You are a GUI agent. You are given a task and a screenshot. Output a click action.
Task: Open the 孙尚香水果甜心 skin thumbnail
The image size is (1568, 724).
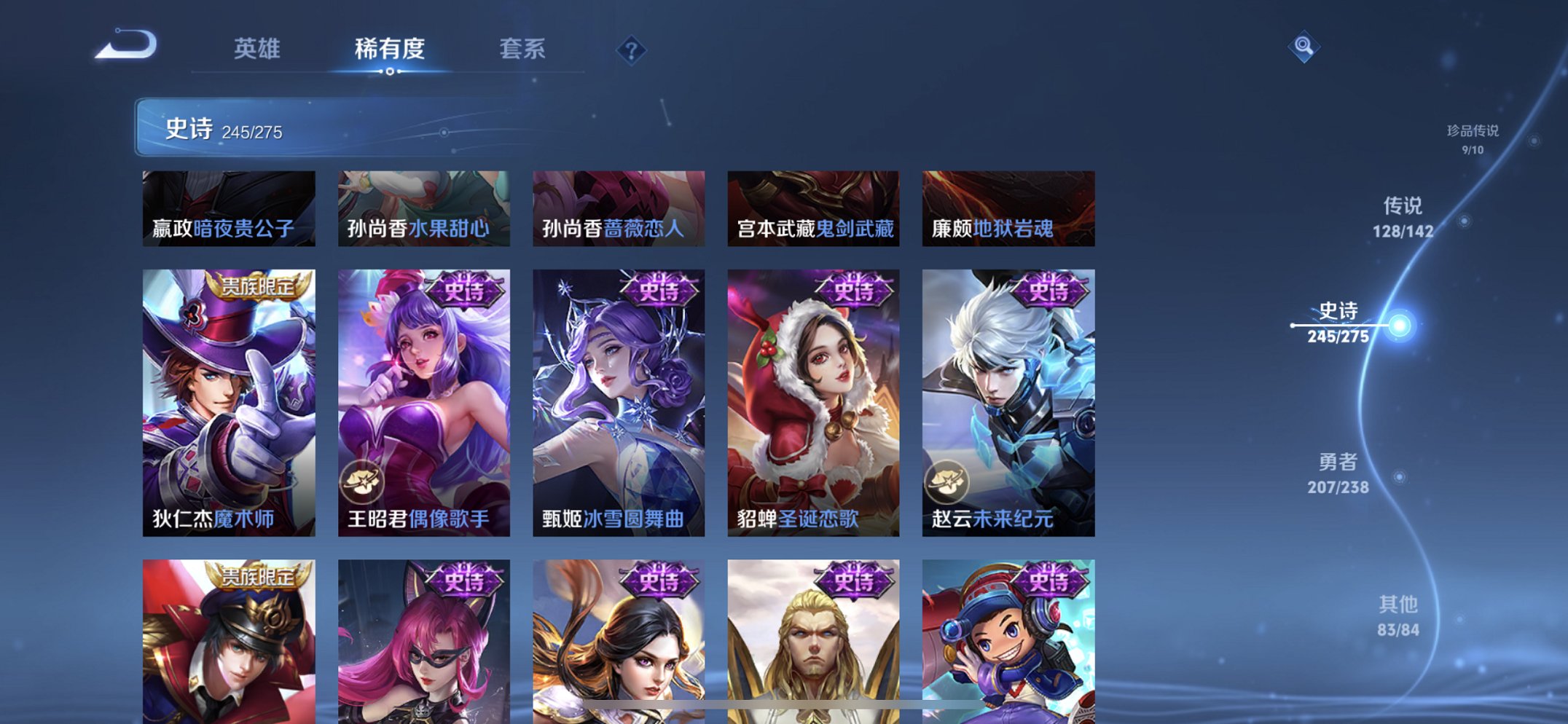point(423,208)
